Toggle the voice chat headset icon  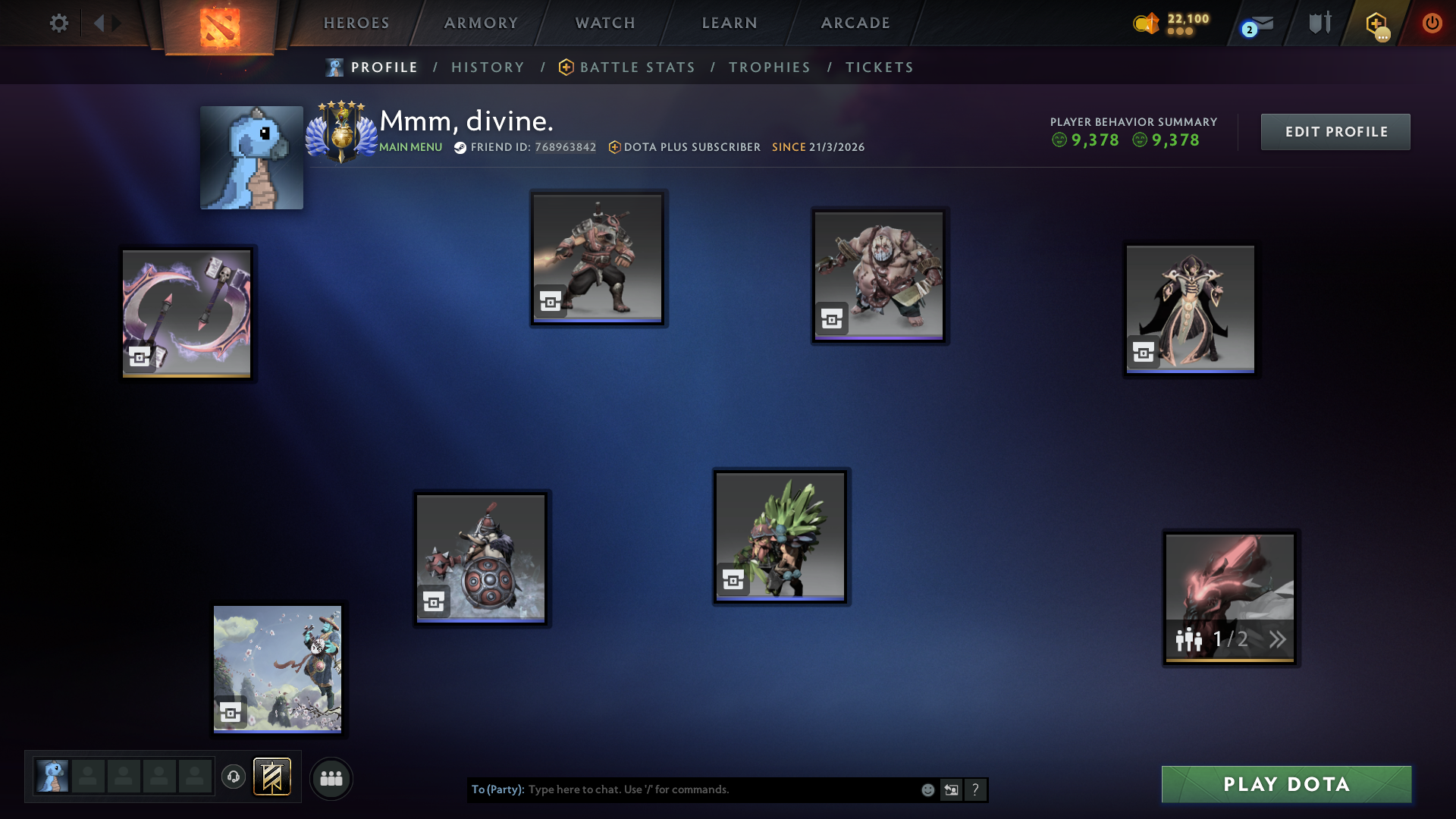click(233, 778)
